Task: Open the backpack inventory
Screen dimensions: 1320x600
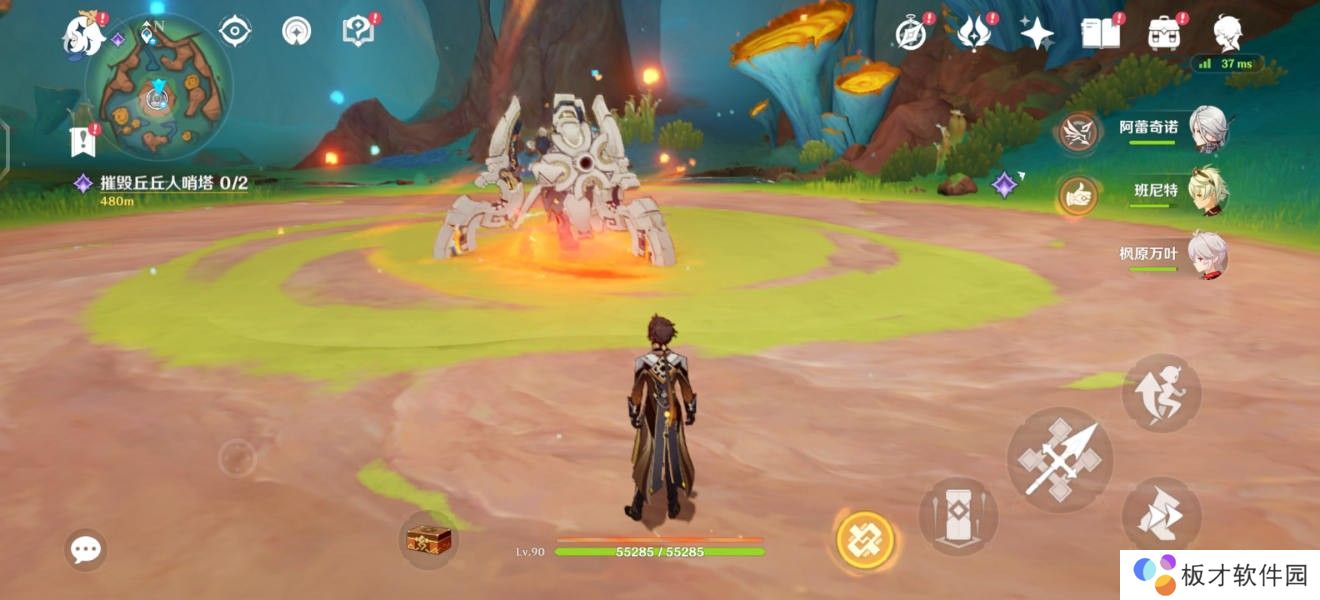Action: coord(1163,34)
